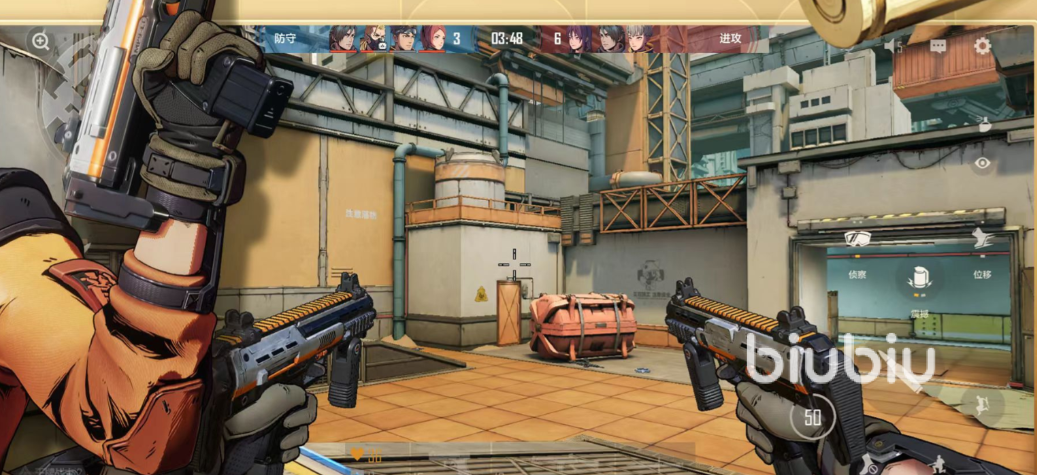Select the silver-haired attacker portrait
1037x475 pixels.
click(637, 39)
